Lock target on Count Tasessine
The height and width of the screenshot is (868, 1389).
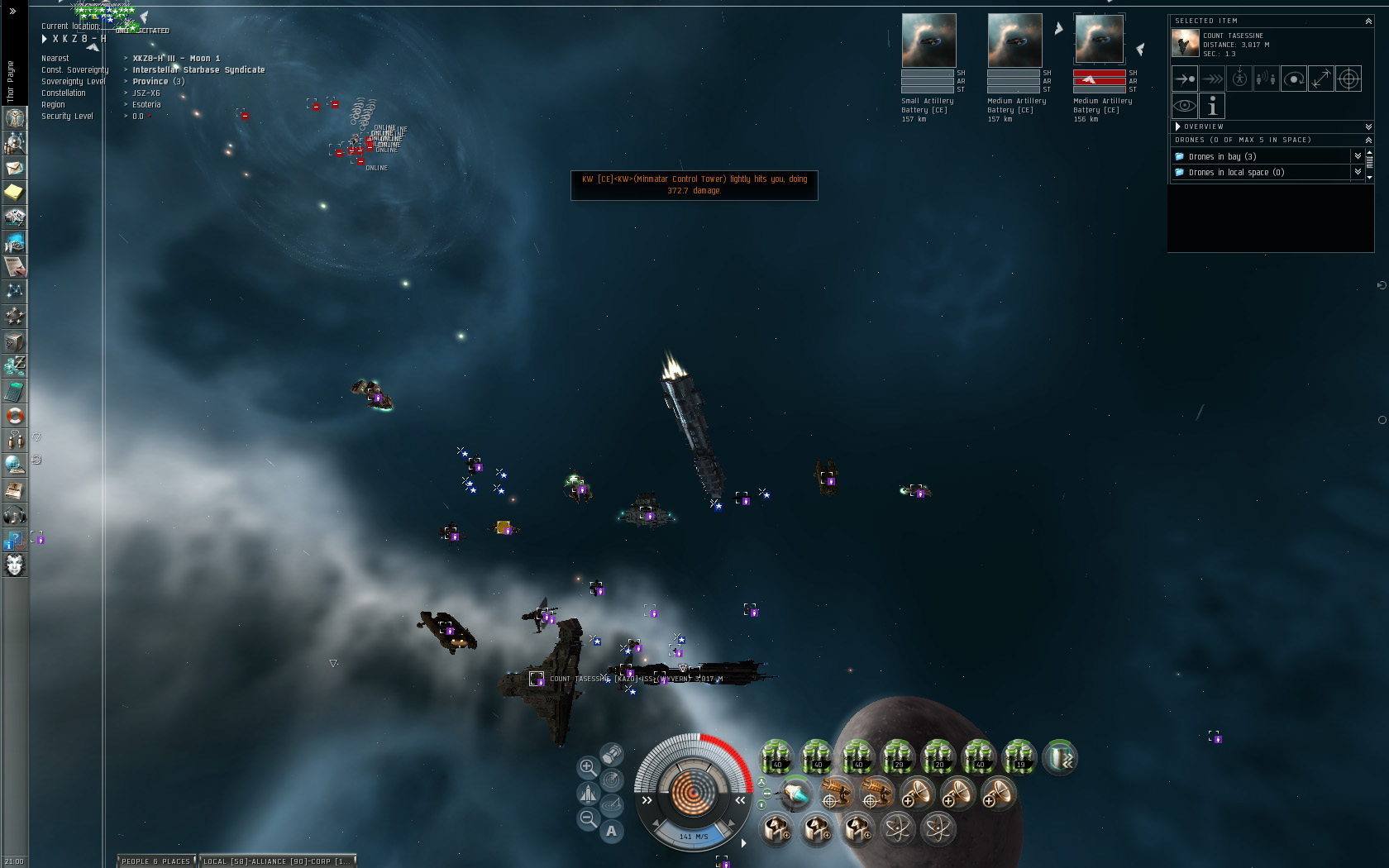1348,79
